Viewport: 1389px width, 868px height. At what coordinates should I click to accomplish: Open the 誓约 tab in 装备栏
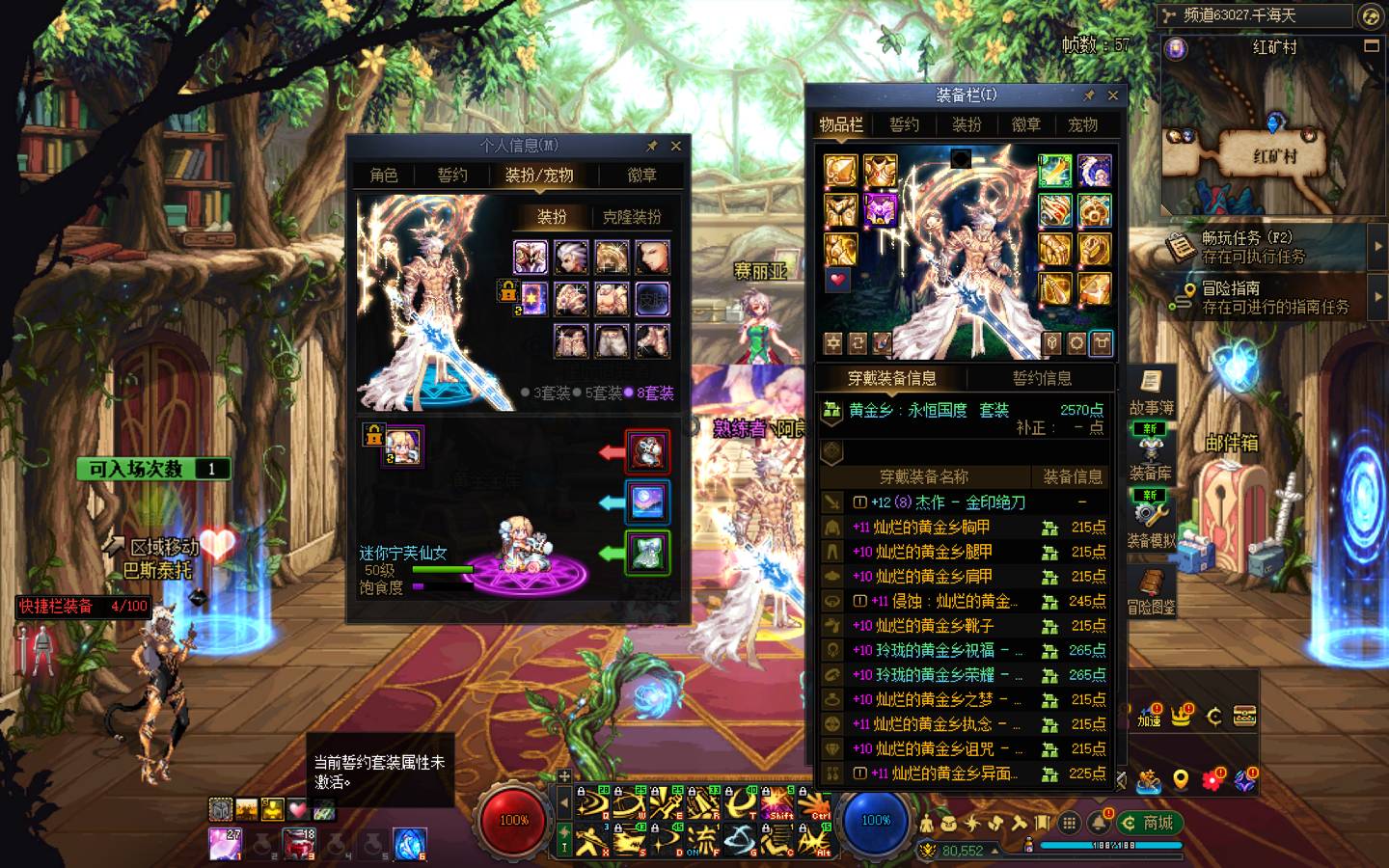tap(904, 124)
